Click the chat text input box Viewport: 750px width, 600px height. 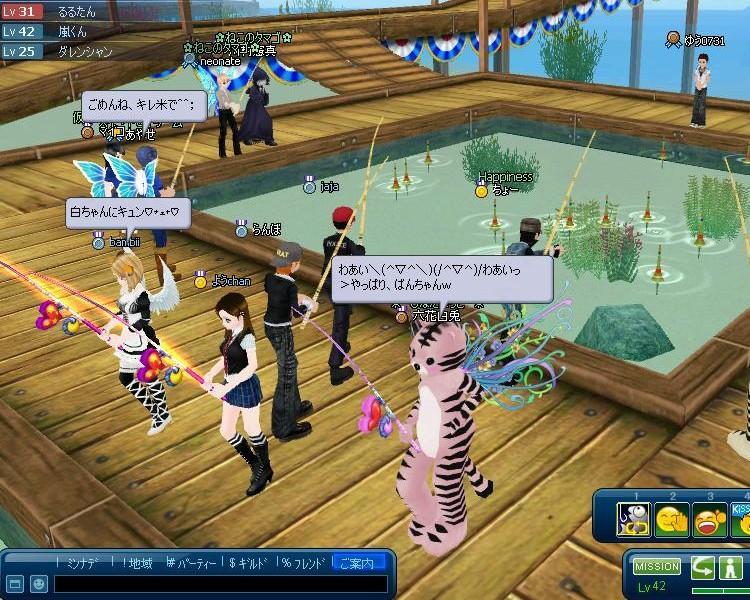pyautogui.click(x=218, y=582)
